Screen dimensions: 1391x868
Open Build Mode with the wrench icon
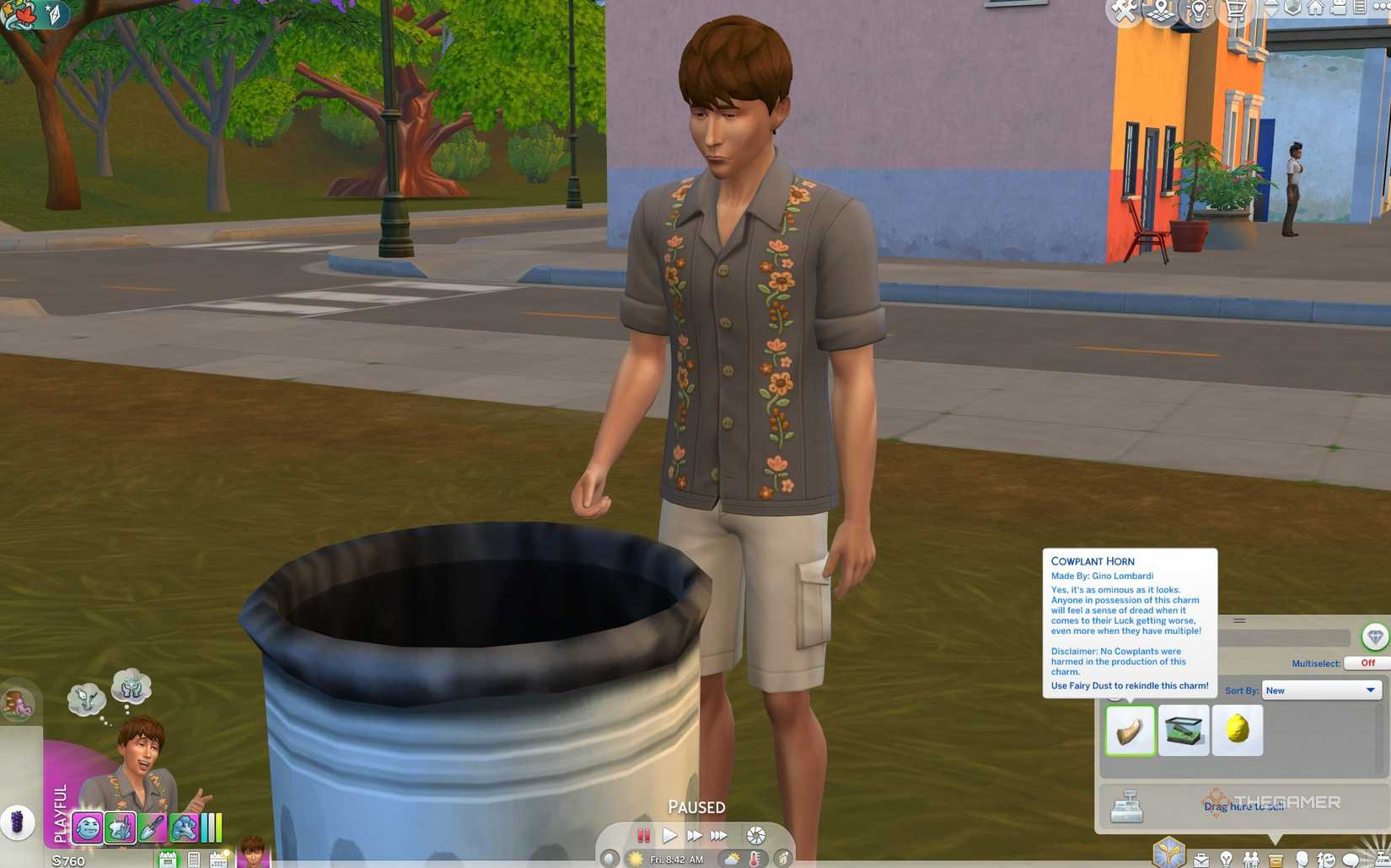(x=1124, y=12)
